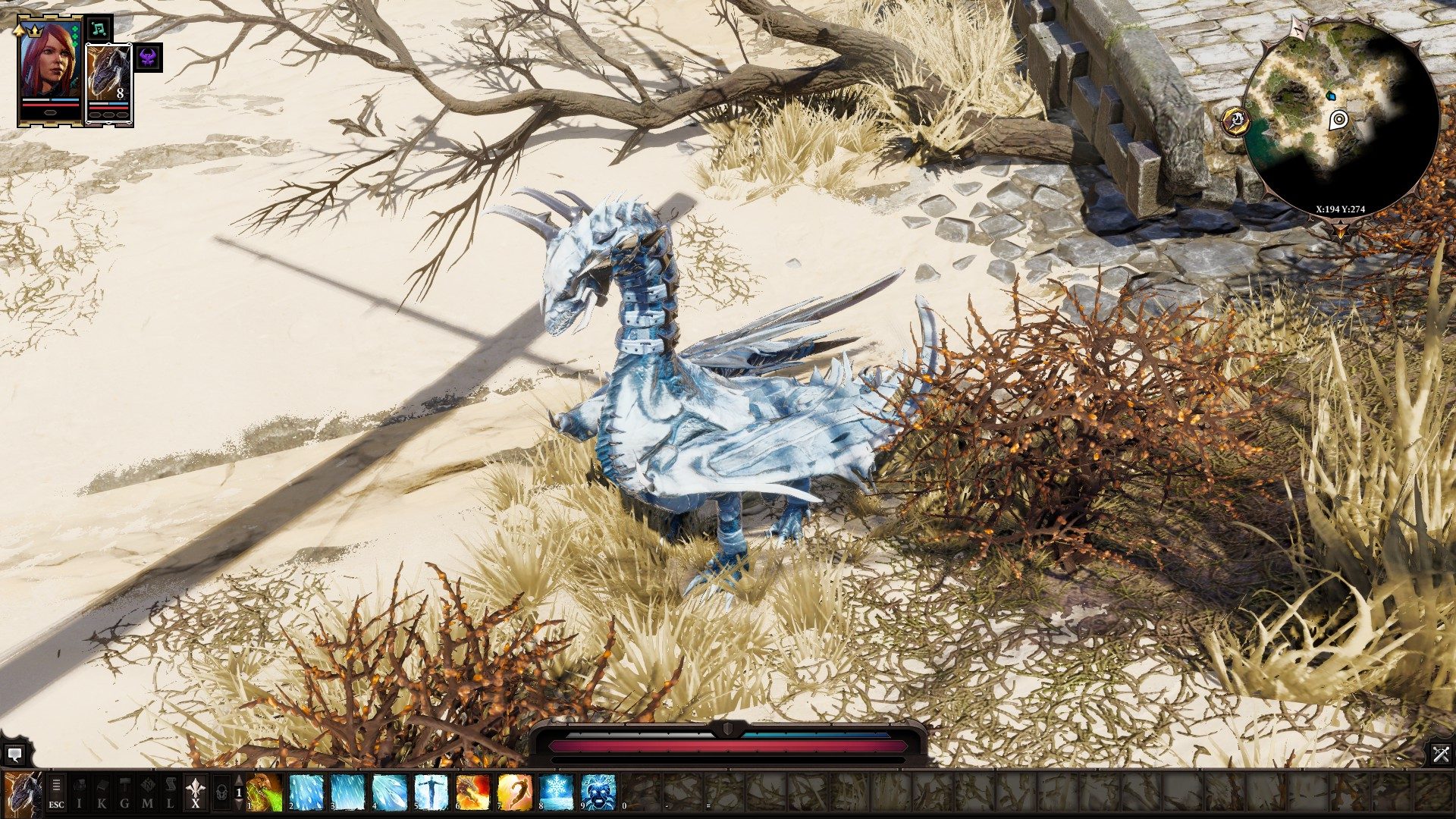Select Tactical Retreat in hotbar slot 7
The width and height of the screenshot is (1456, 819).
click(x=513, y=792)
